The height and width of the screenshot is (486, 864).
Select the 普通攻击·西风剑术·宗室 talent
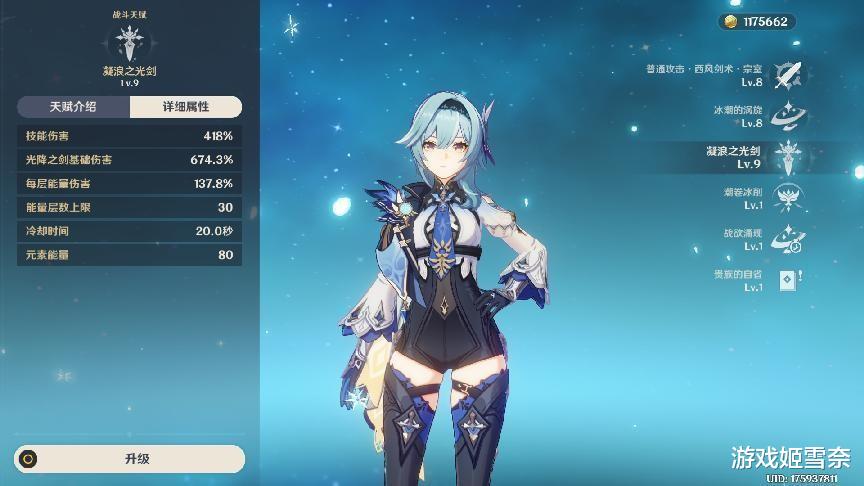click(x=789, y=74)
